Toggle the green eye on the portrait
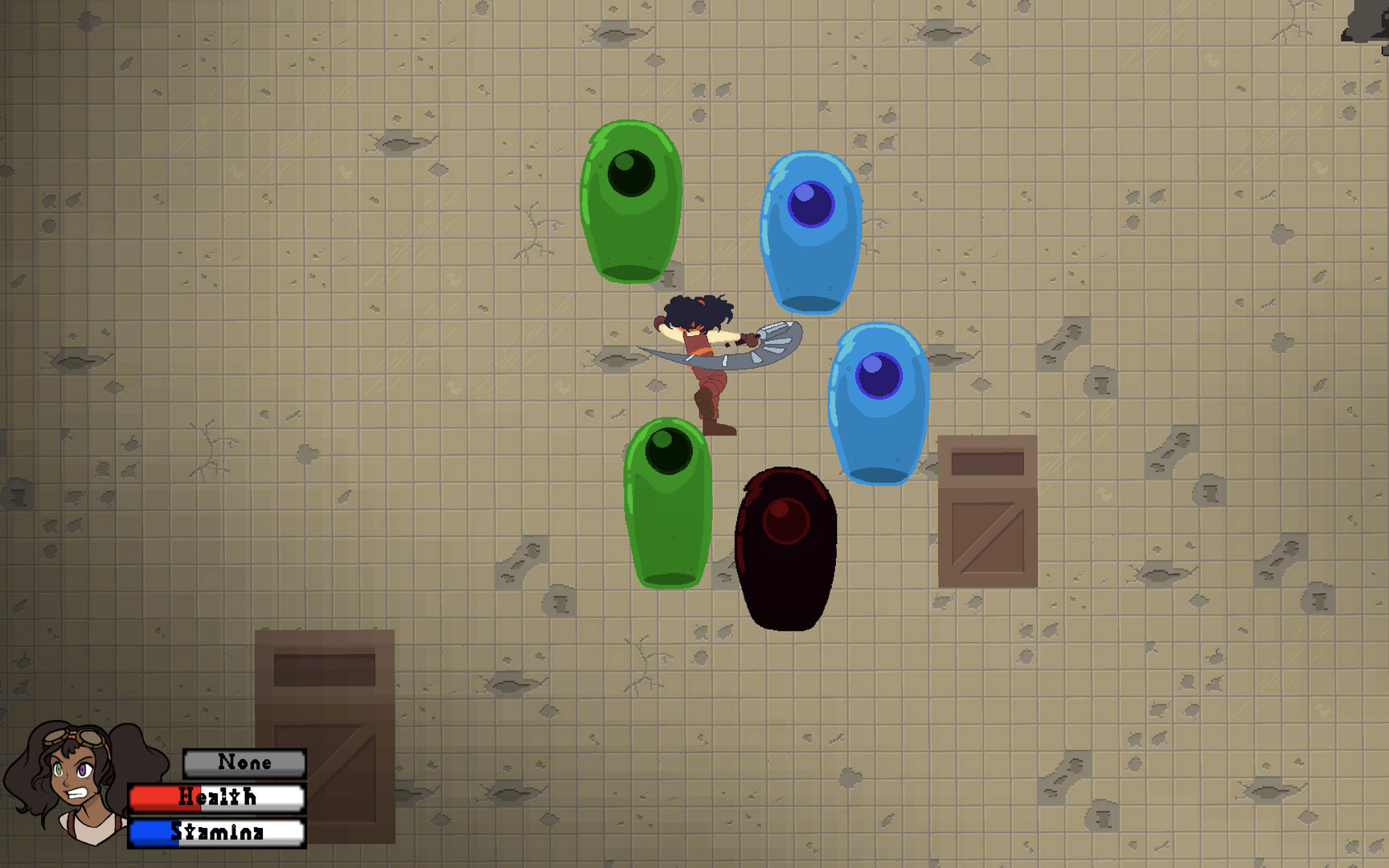 click(x=59, y=768)
